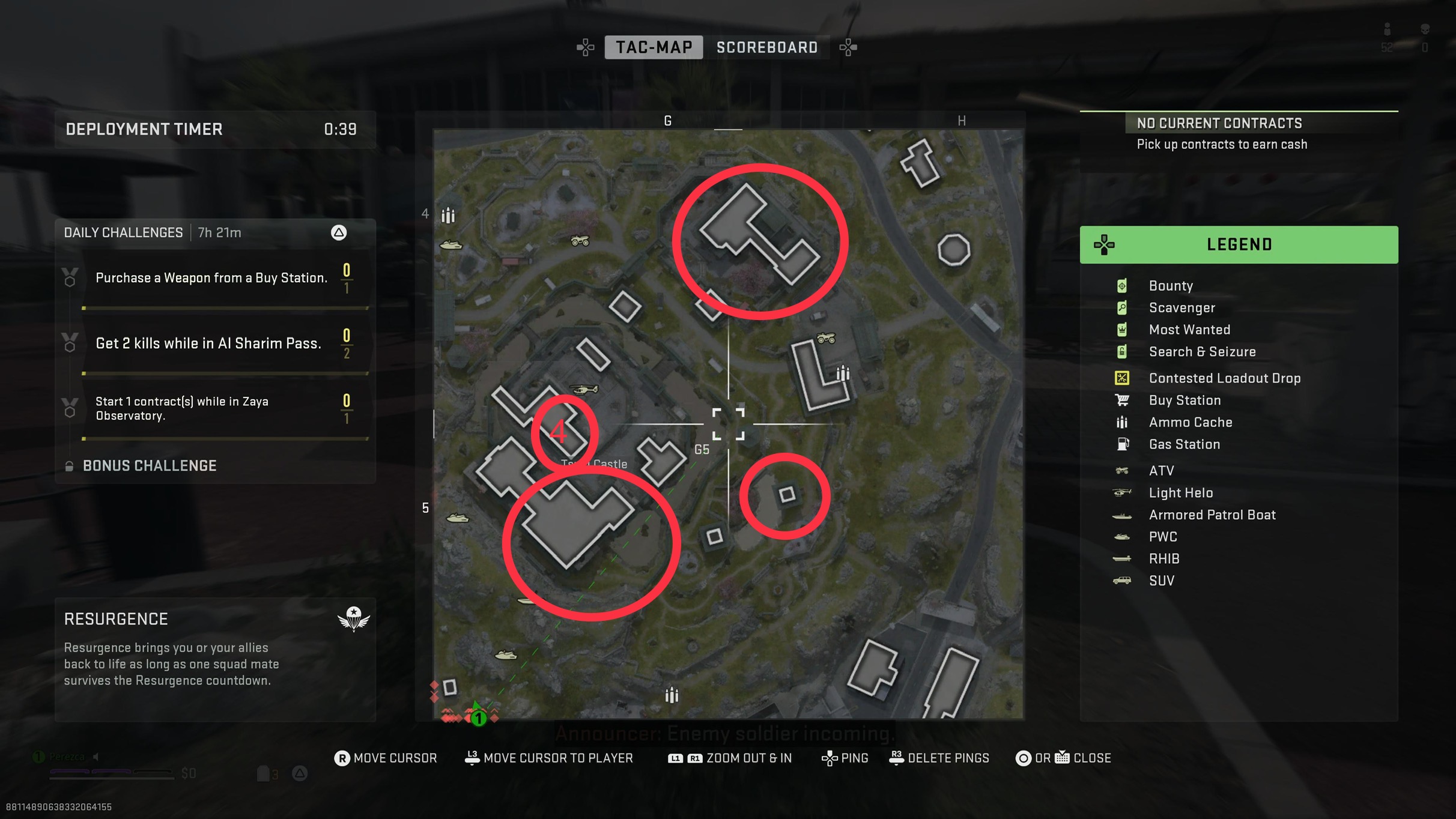Click the Scavenger icon in the Legend
1456x819 pixels.
(x=1122, y=308)
